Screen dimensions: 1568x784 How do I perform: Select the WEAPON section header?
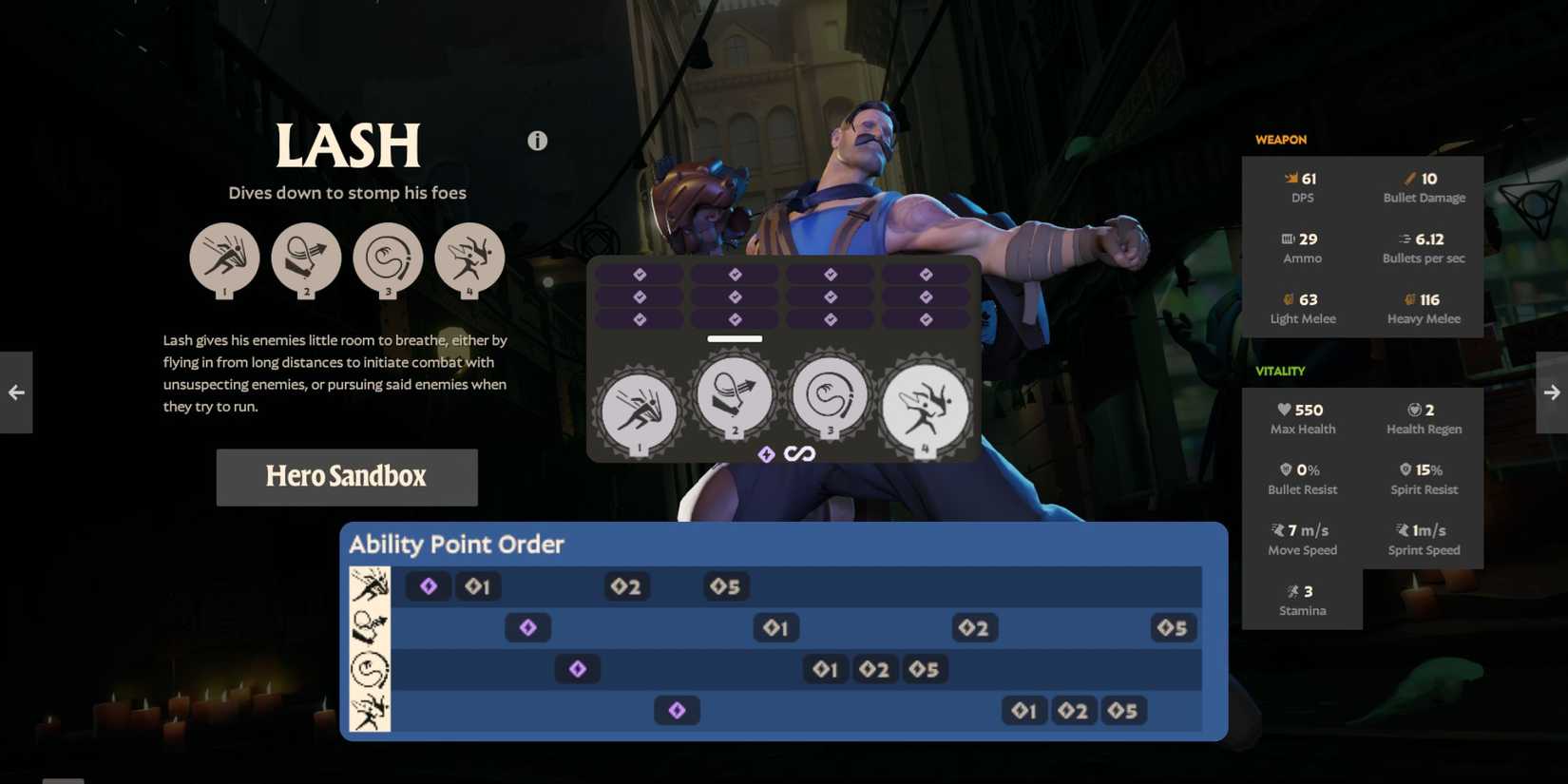[x=1280, y=139]
